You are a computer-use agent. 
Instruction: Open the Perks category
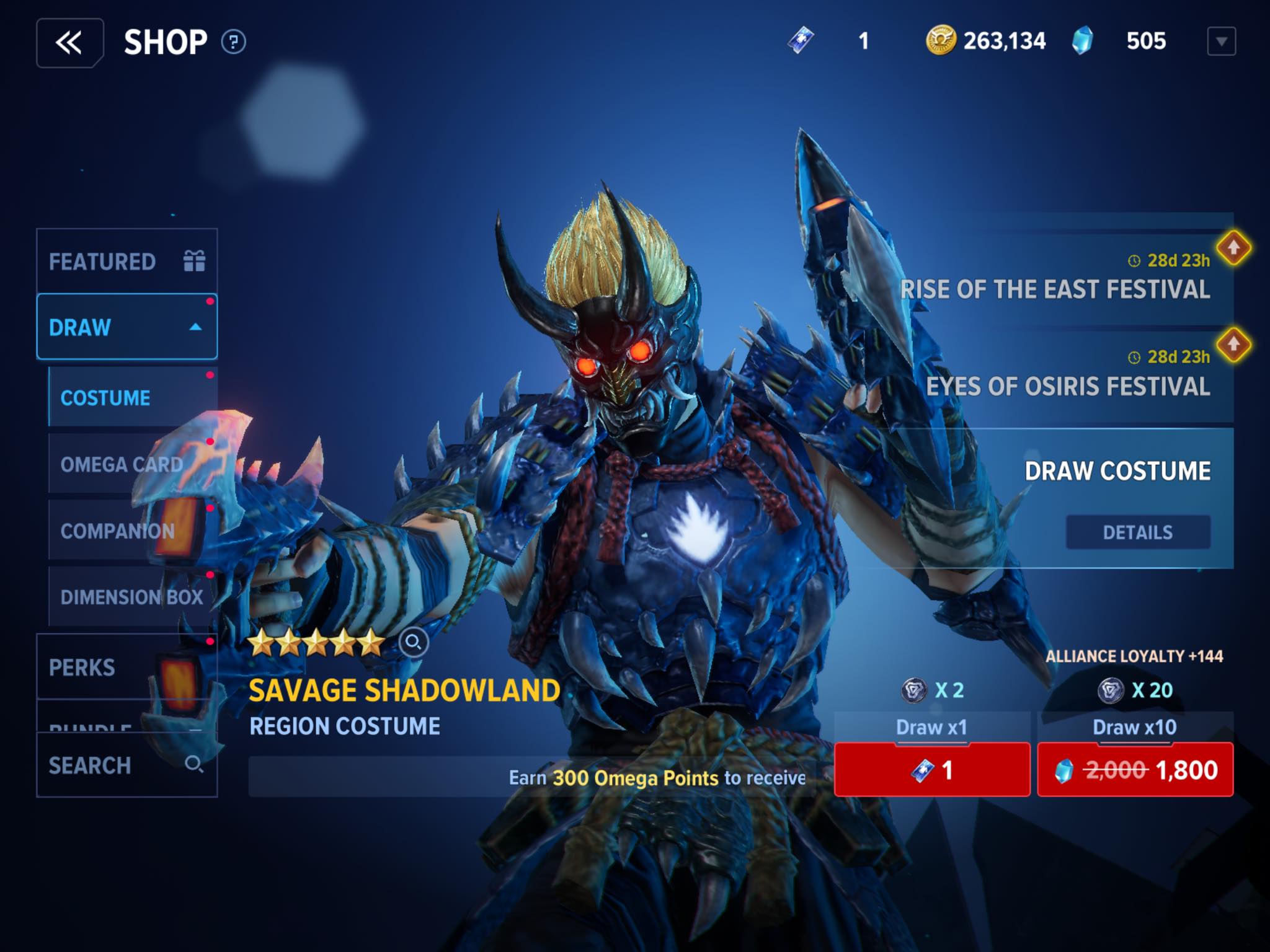[x=127, y=667]
